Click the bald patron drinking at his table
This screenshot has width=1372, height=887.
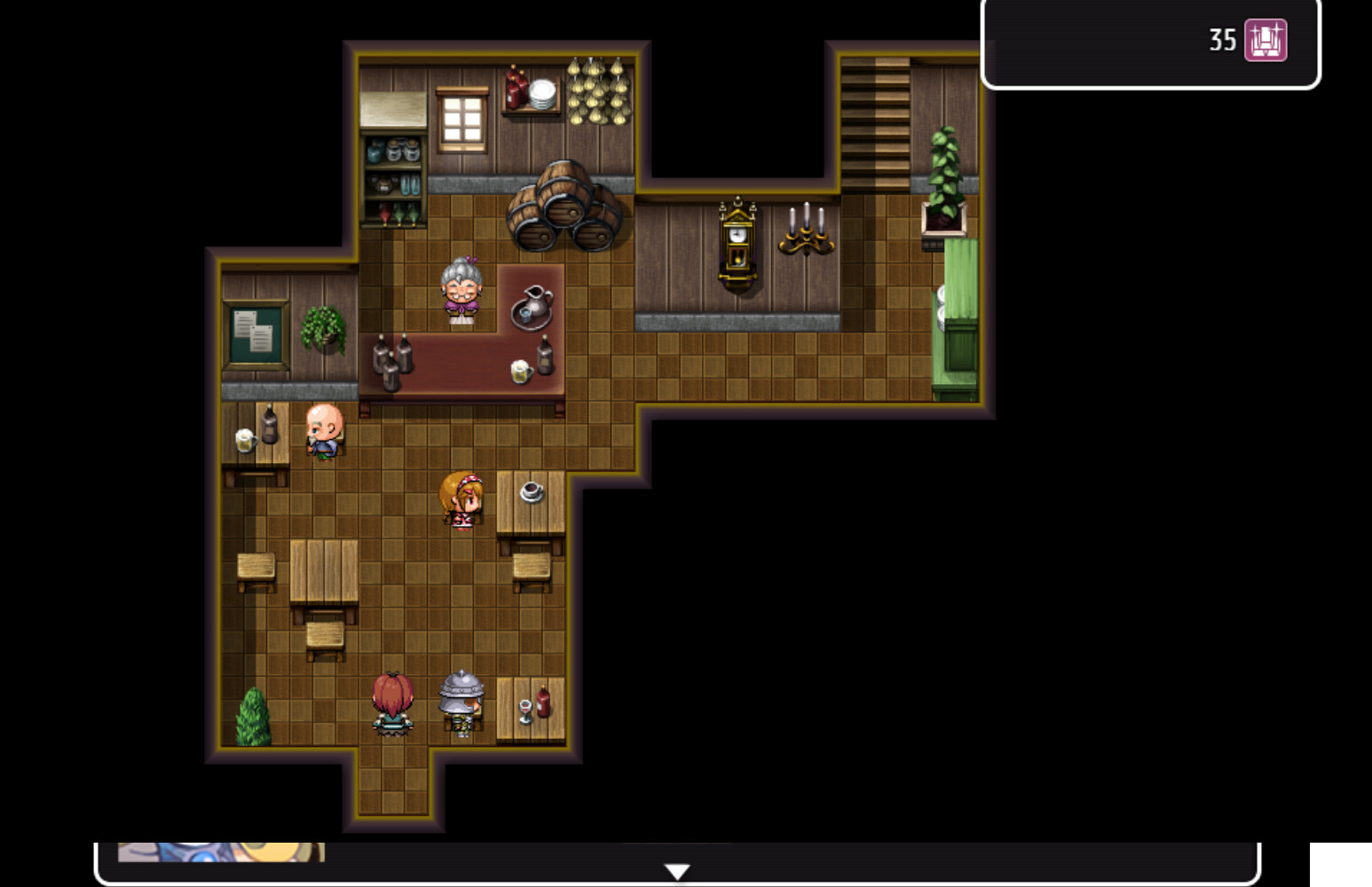[326, 430]
